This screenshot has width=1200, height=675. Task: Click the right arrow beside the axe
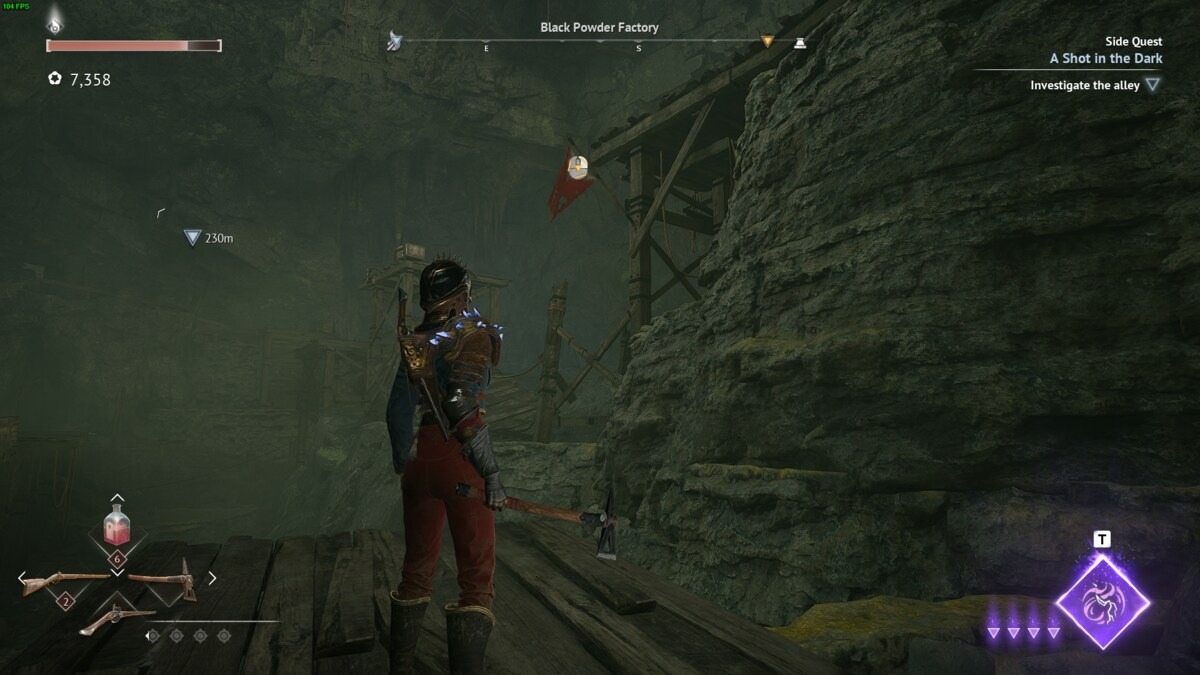(x=212, y=578)
